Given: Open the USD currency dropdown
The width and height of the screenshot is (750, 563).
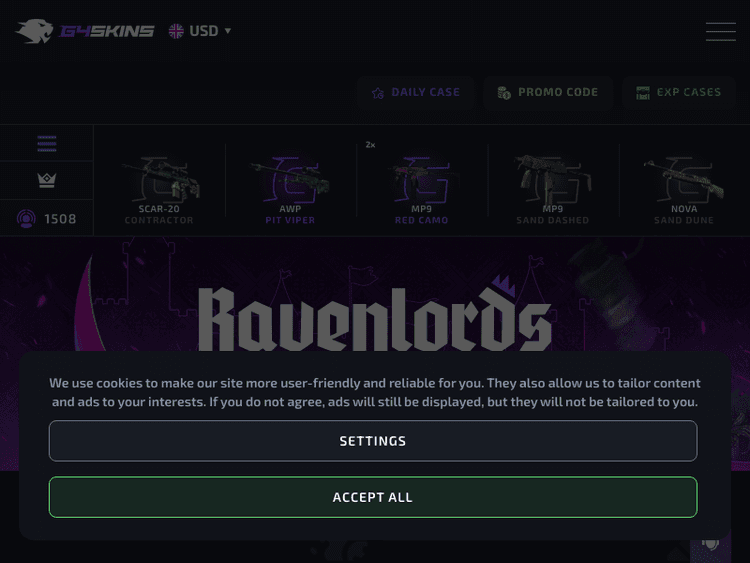Looking at the screenshot, I should point(200,31).
